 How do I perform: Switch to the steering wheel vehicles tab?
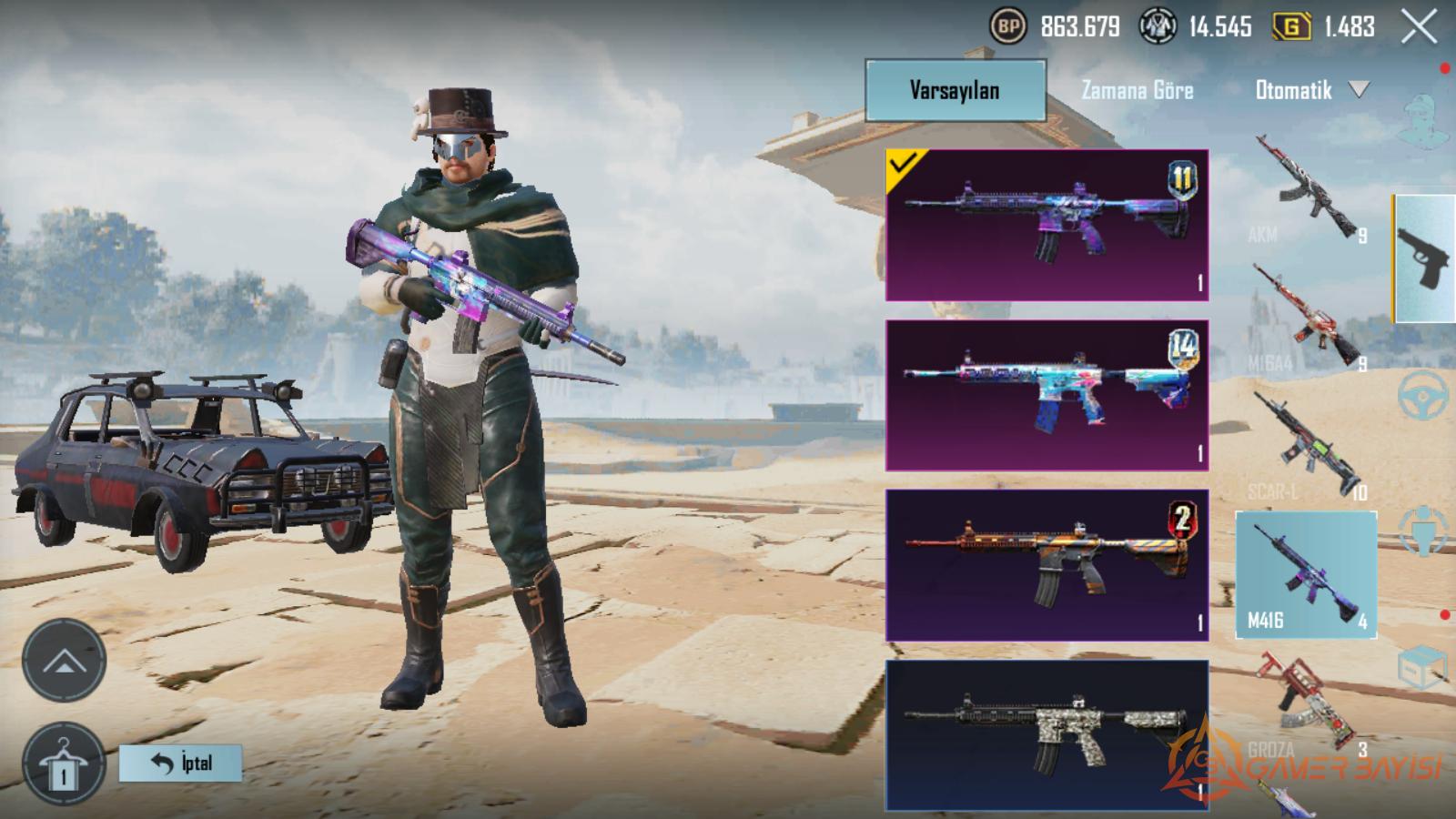point(1423,394)
